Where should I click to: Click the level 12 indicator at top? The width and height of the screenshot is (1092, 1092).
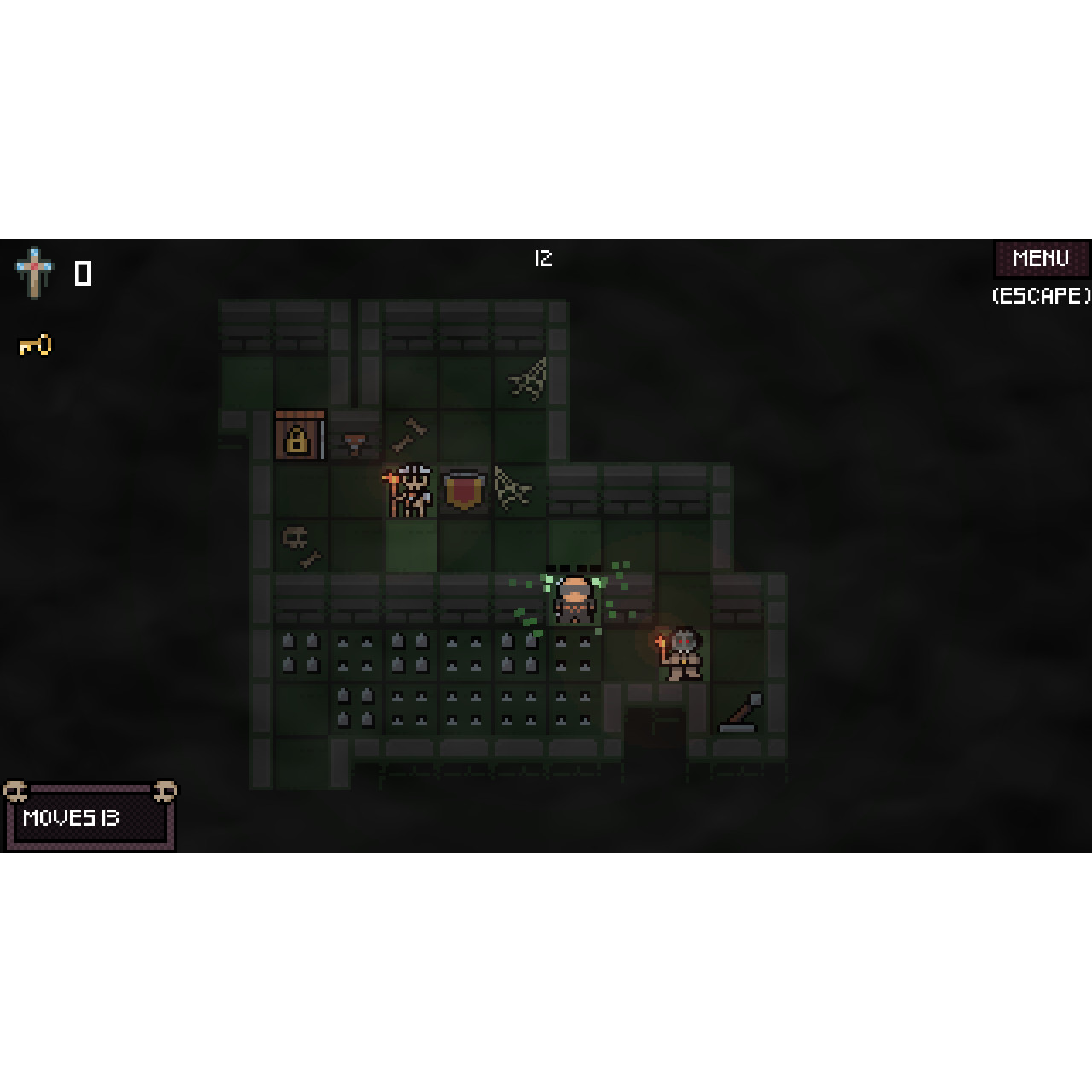click(543, 259)
